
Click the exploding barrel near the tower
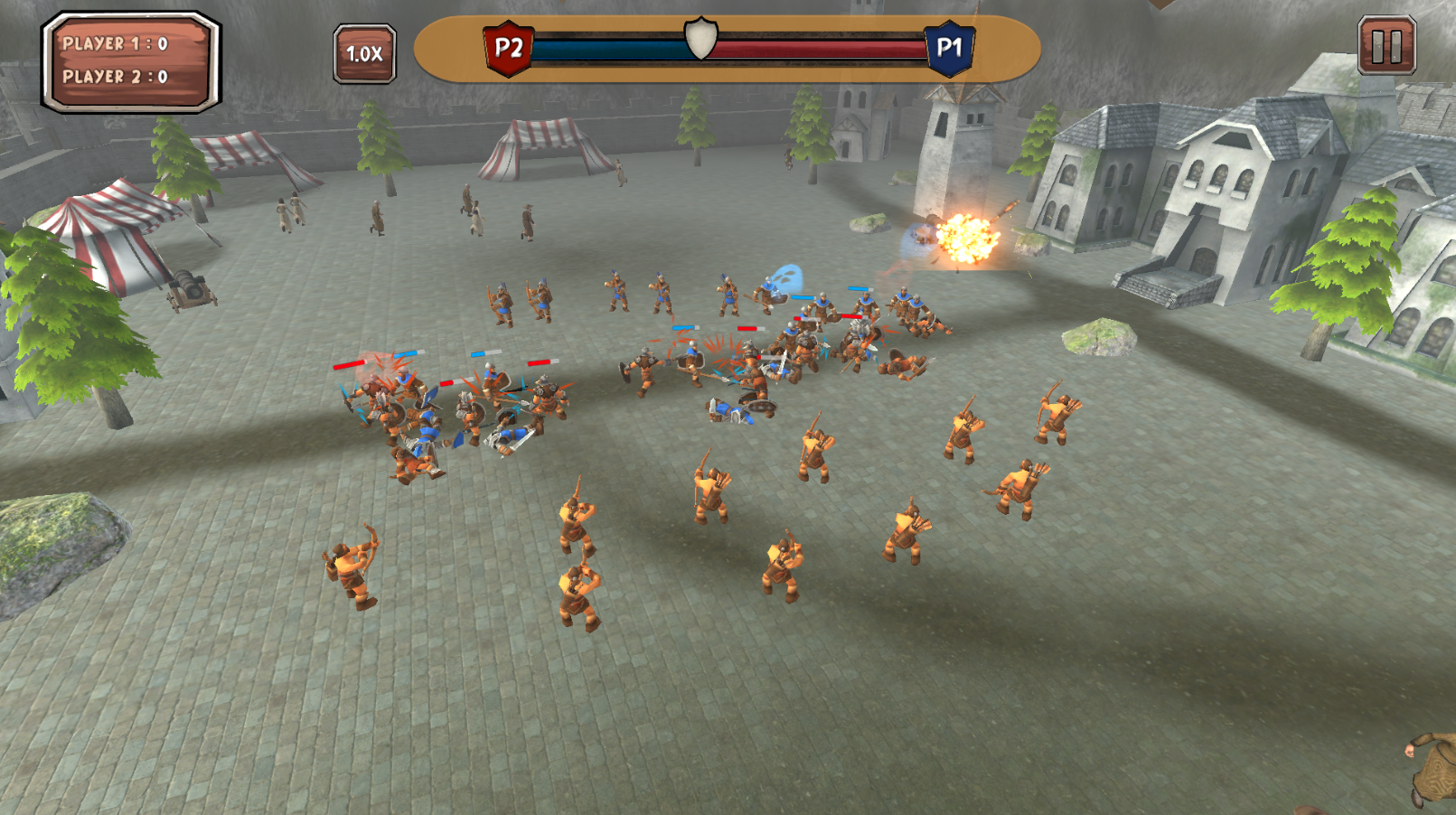pyautogui.click(x=969, y=239)
